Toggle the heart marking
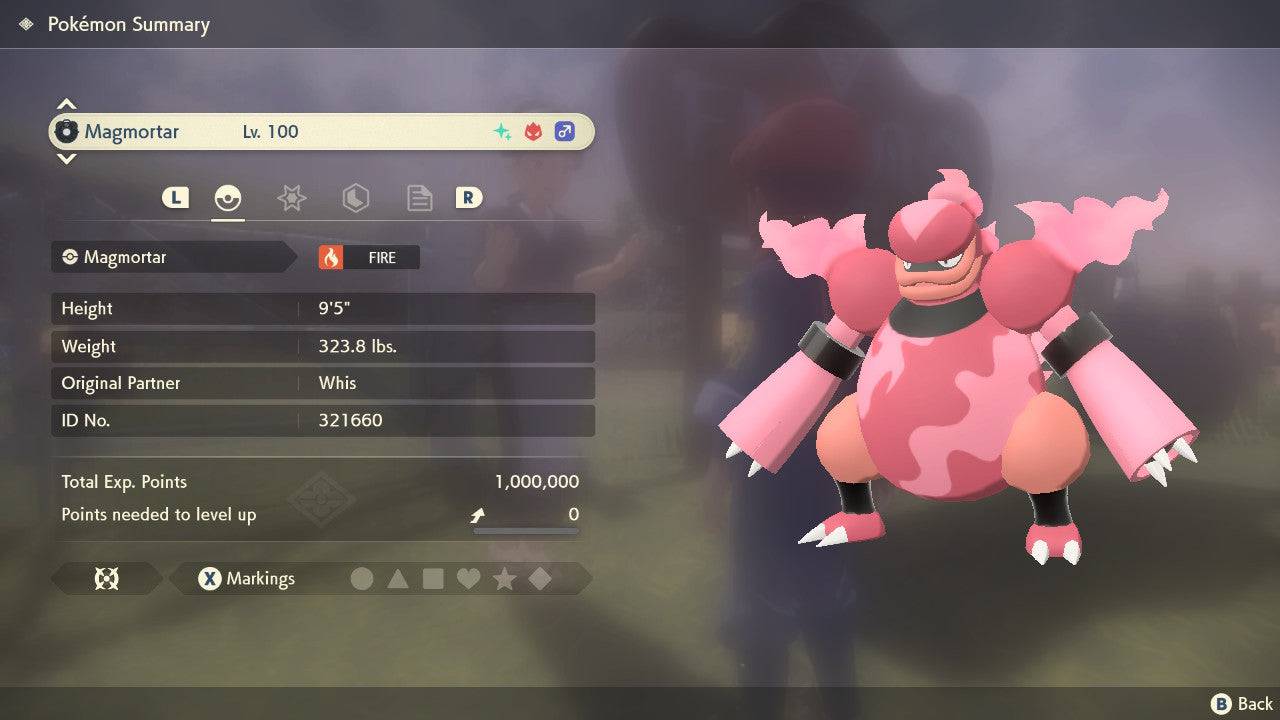Viewport: 1280px width, 720px height. 468,578
